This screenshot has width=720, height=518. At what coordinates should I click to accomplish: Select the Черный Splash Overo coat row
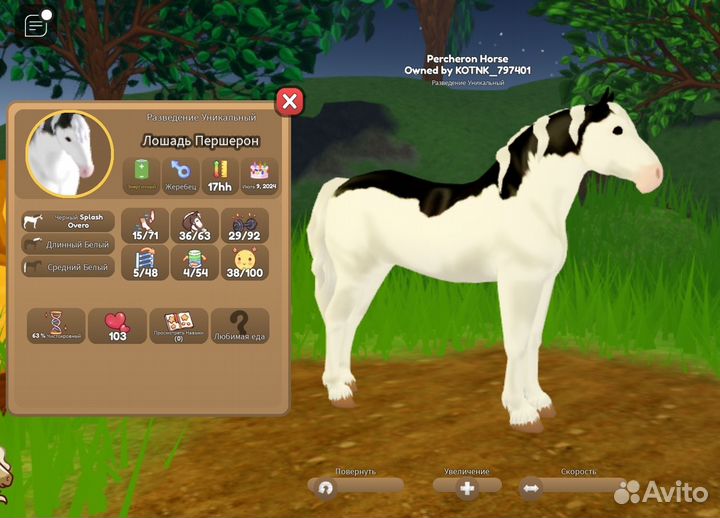(69, 221)
